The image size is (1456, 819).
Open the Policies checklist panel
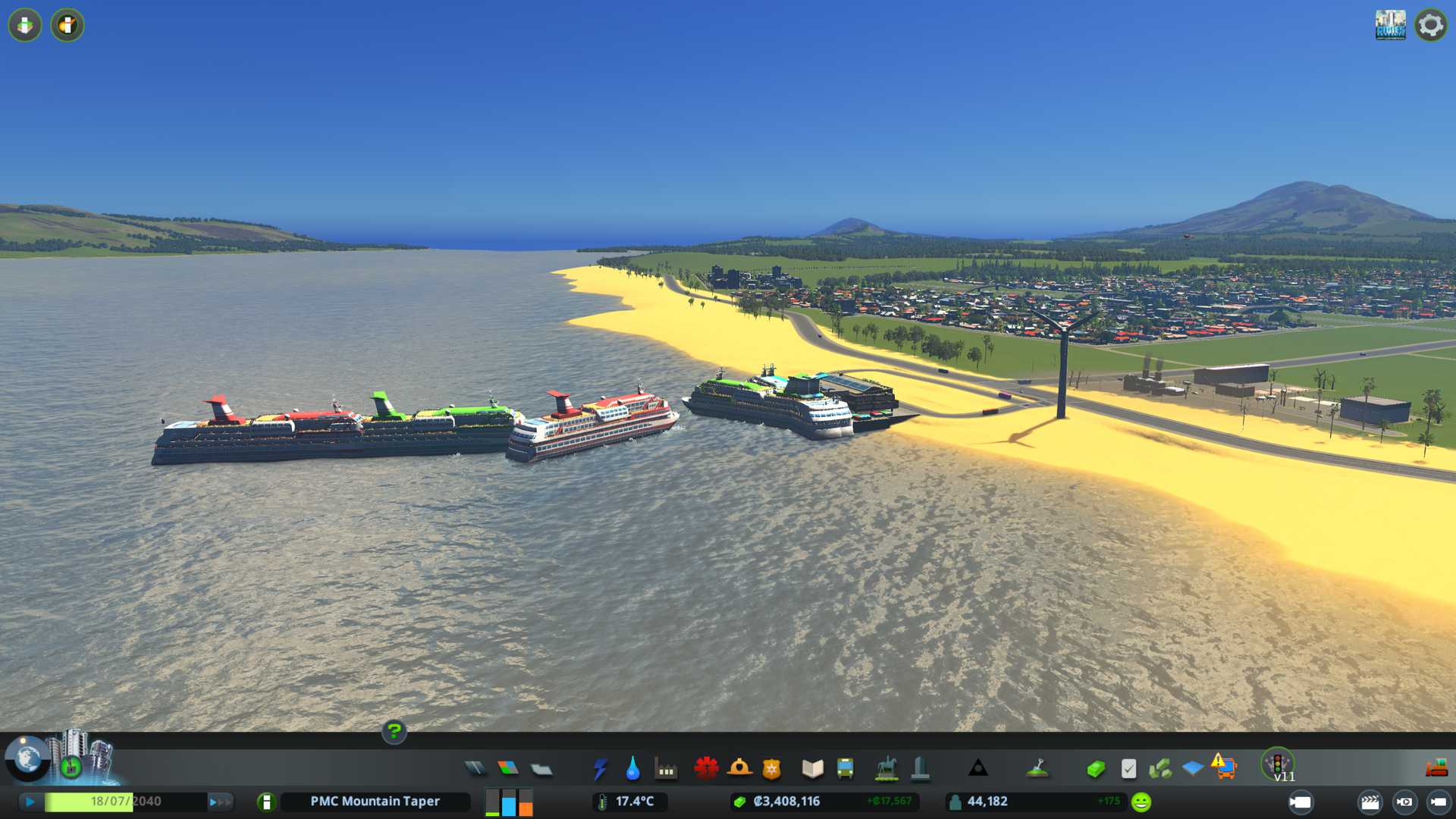pyautogui.click(x=1128, y=769)
